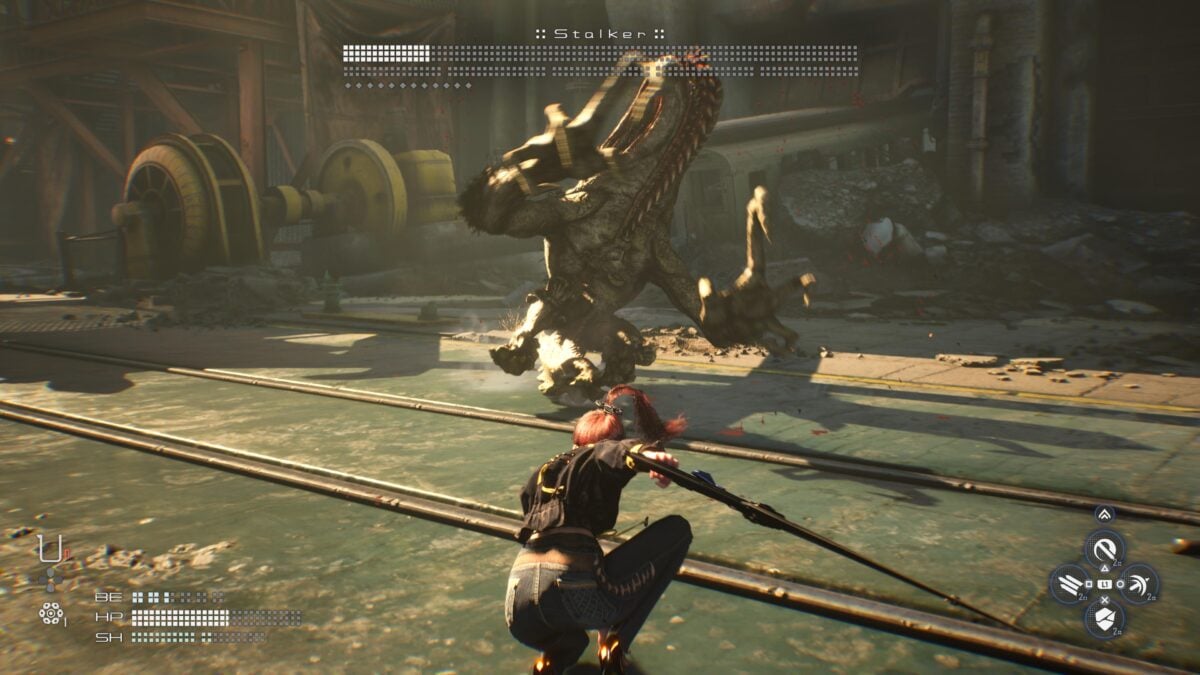Activate the triple slash skill icon

coord(1069,584)
